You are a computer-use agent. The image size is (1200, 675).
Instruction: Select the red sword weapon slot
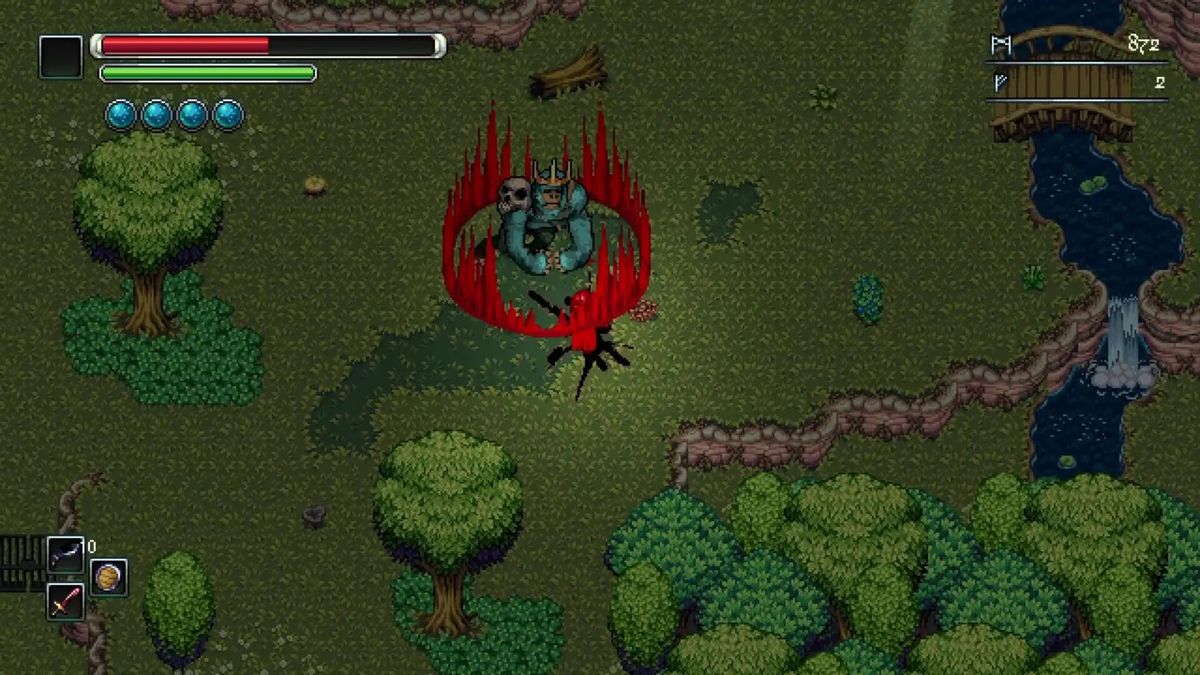[x=65, y=601]
